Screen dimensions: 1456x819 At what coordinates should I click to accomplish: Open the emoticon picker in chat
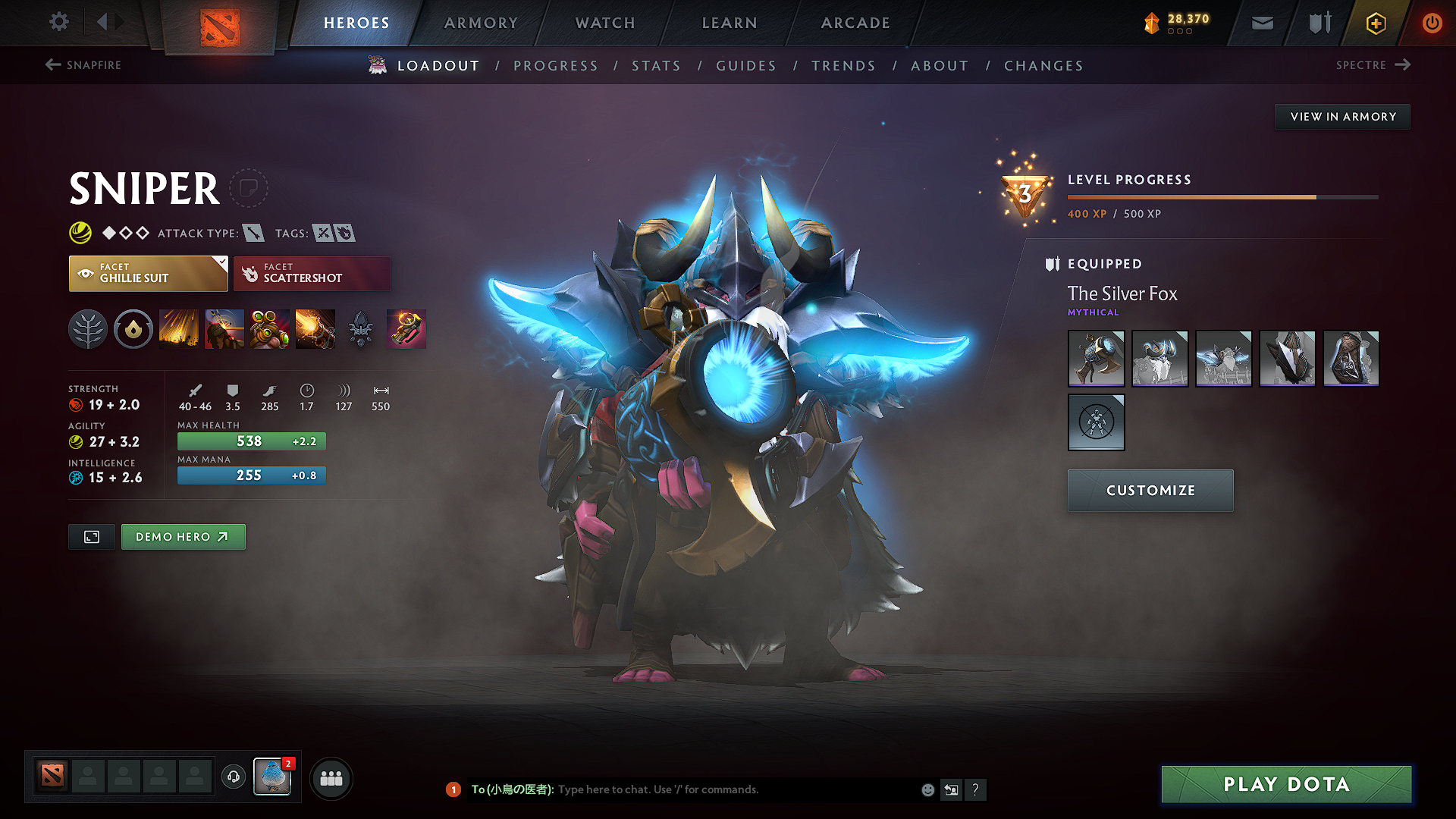click(x=927, y=789)
